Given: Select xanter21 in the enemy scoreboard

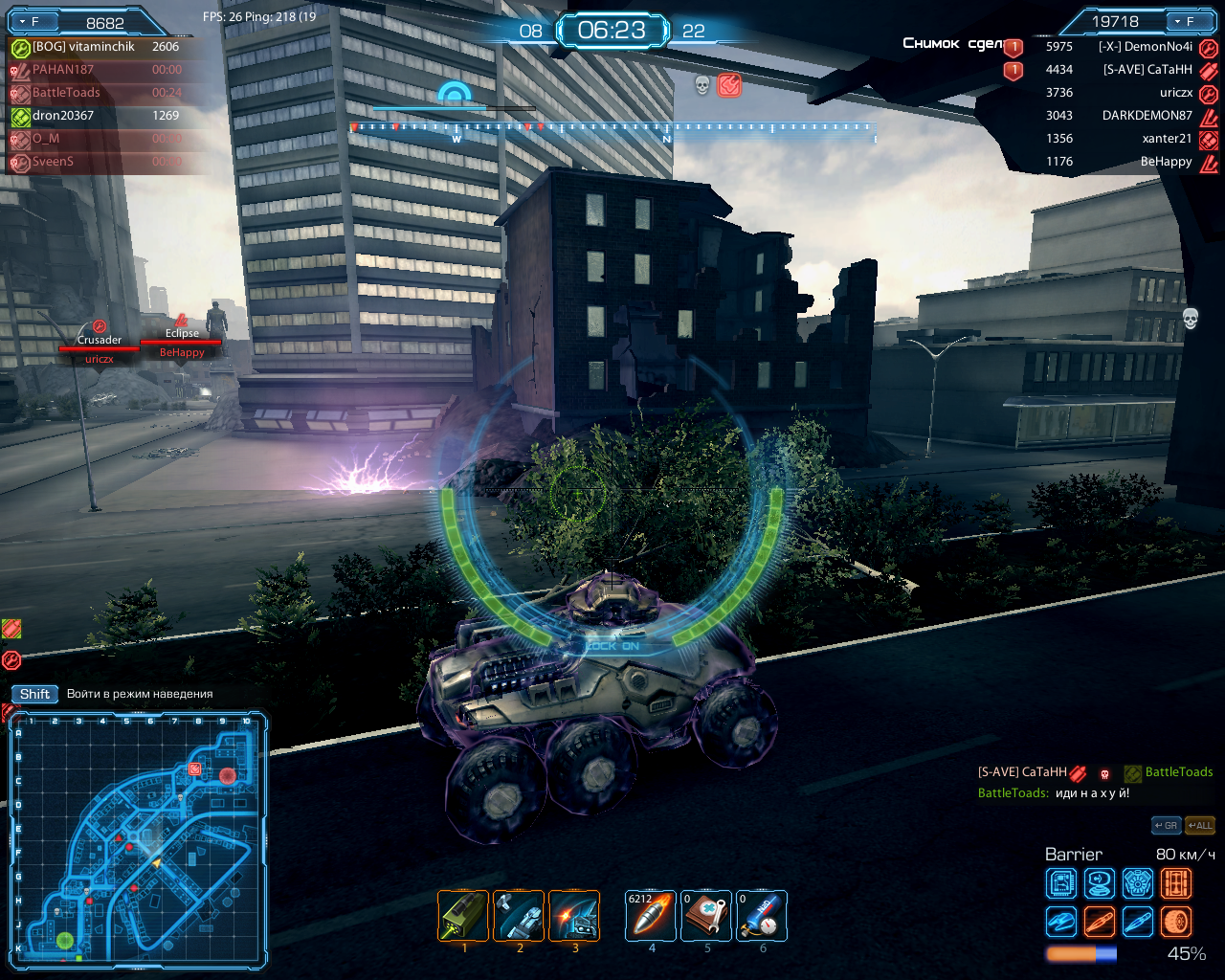Looking at the screenshot, I should pyautogui.click(x=1167, y=139).
